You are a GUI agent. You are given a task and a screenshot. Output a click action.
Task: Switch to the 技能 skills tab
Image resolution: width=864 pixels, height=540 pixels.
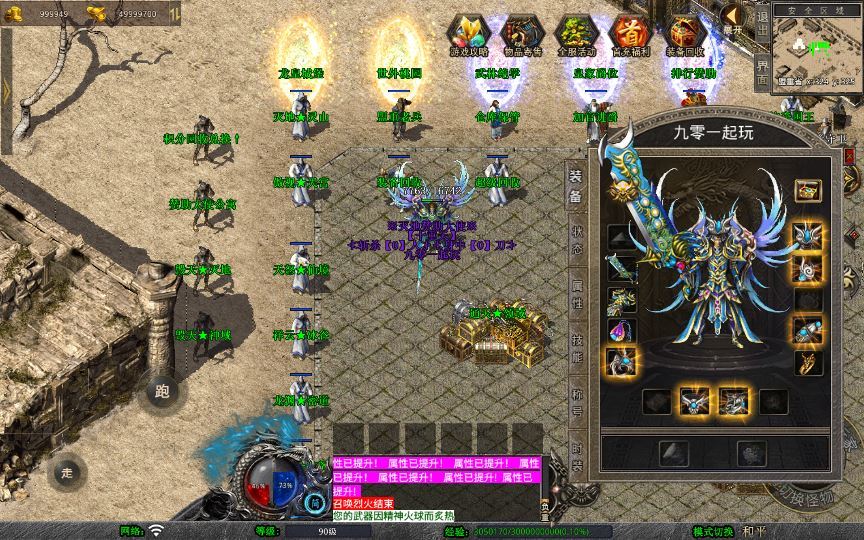click(577, 343)
